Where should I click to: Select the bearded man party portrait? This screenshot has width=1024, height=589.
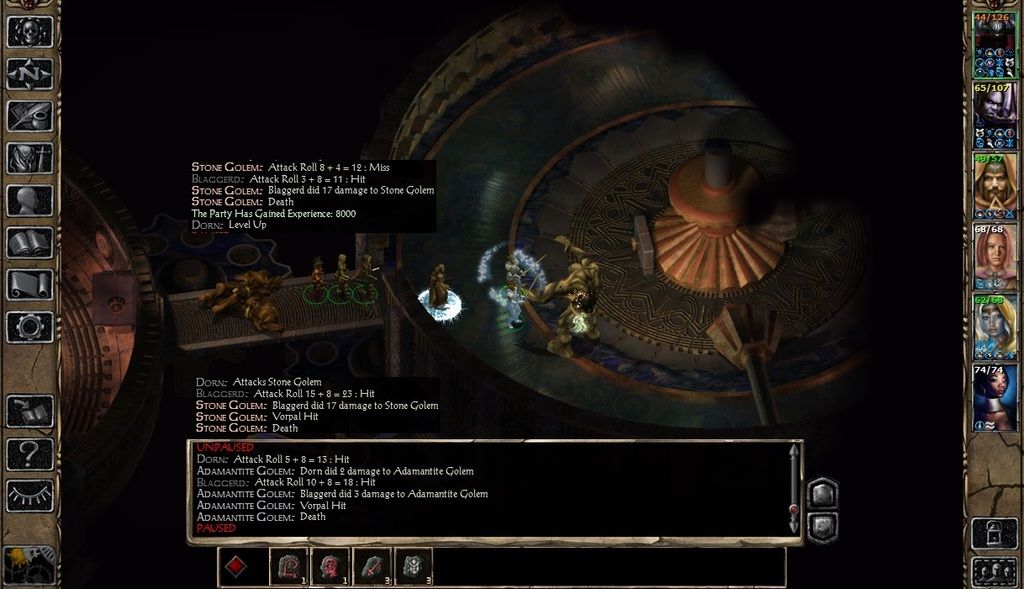[x=994, y=185]
